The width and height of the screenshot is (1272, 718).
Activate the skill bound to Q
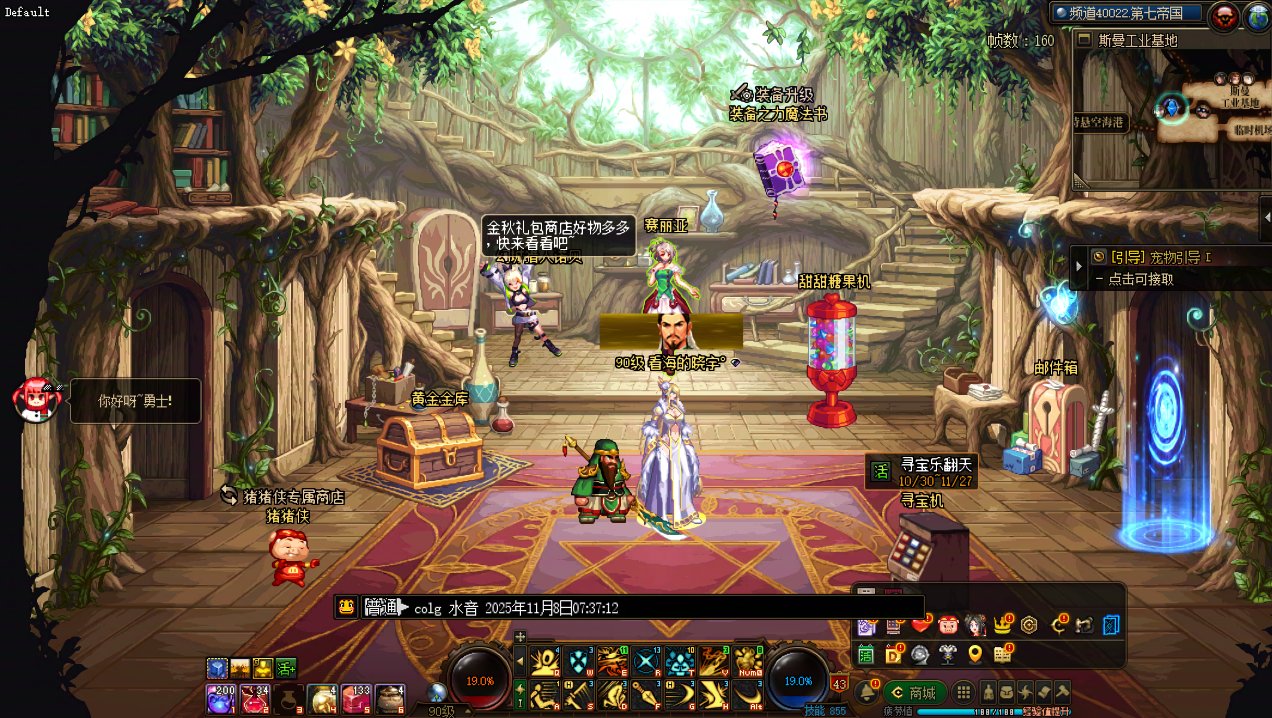pos(546,661)
